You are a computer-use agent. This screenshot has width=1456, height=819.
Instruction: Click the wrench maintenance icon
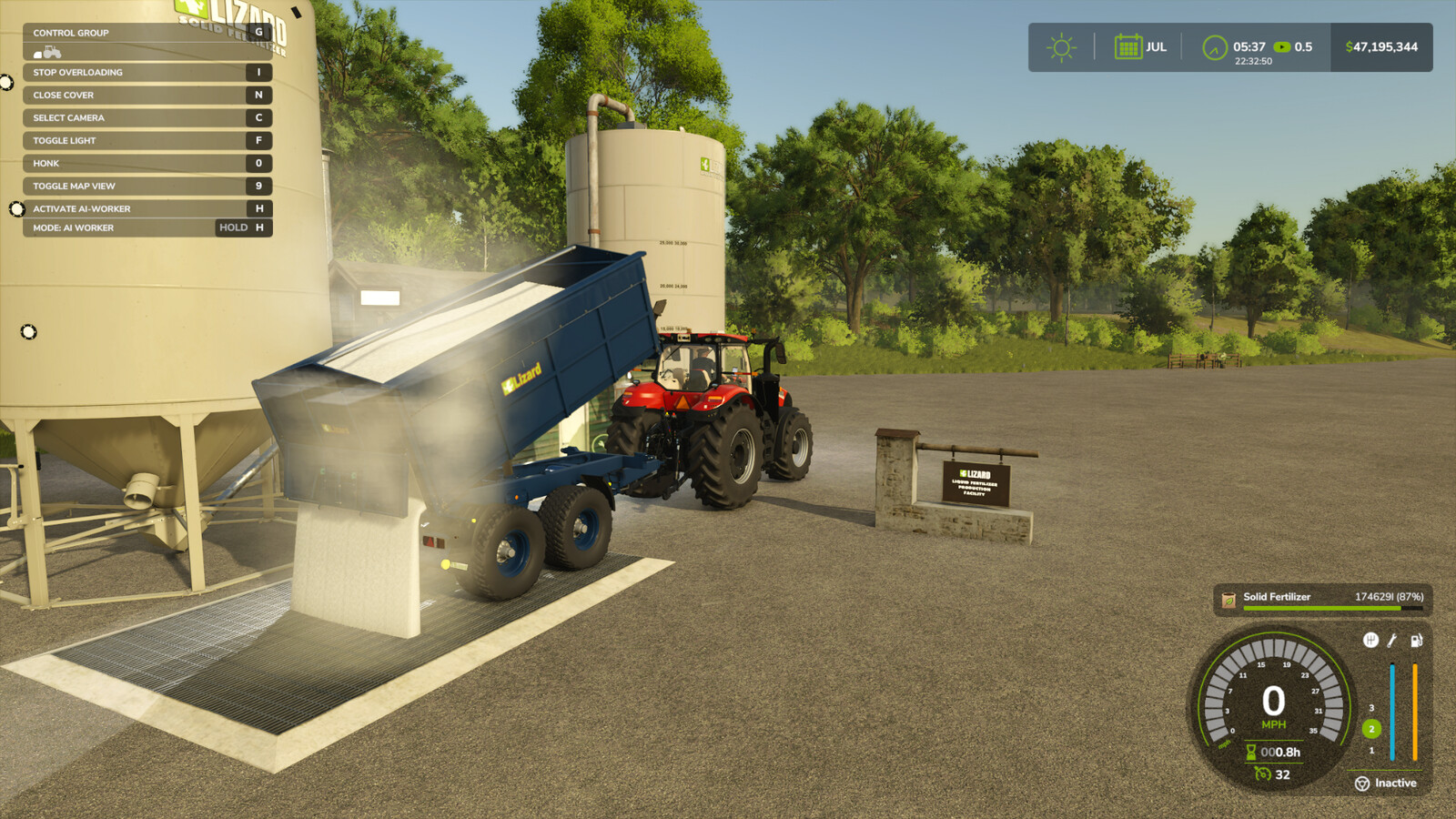(1390, 640)
